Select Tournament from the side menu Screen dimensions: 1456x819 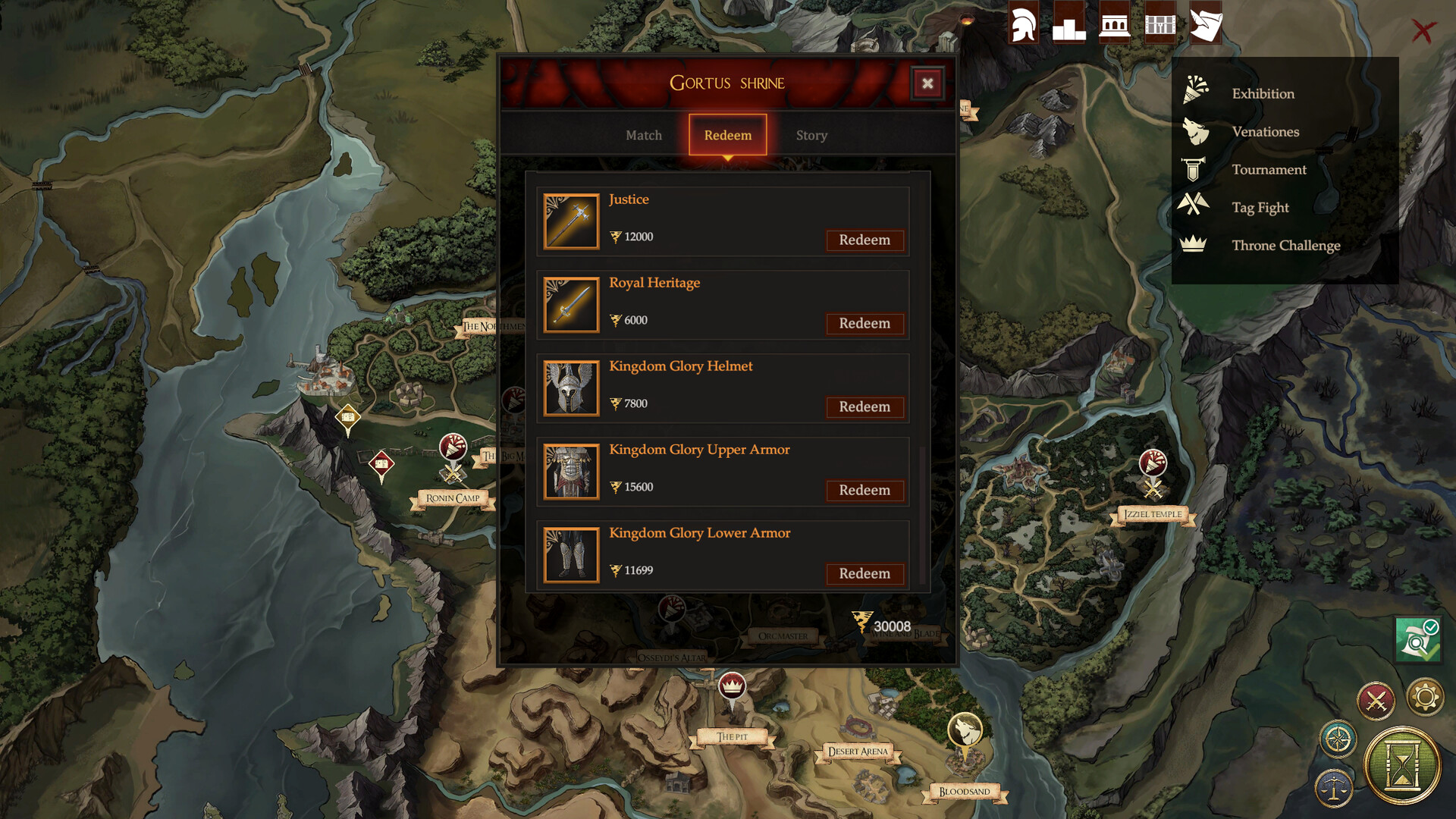click(x=1269, y=169)
